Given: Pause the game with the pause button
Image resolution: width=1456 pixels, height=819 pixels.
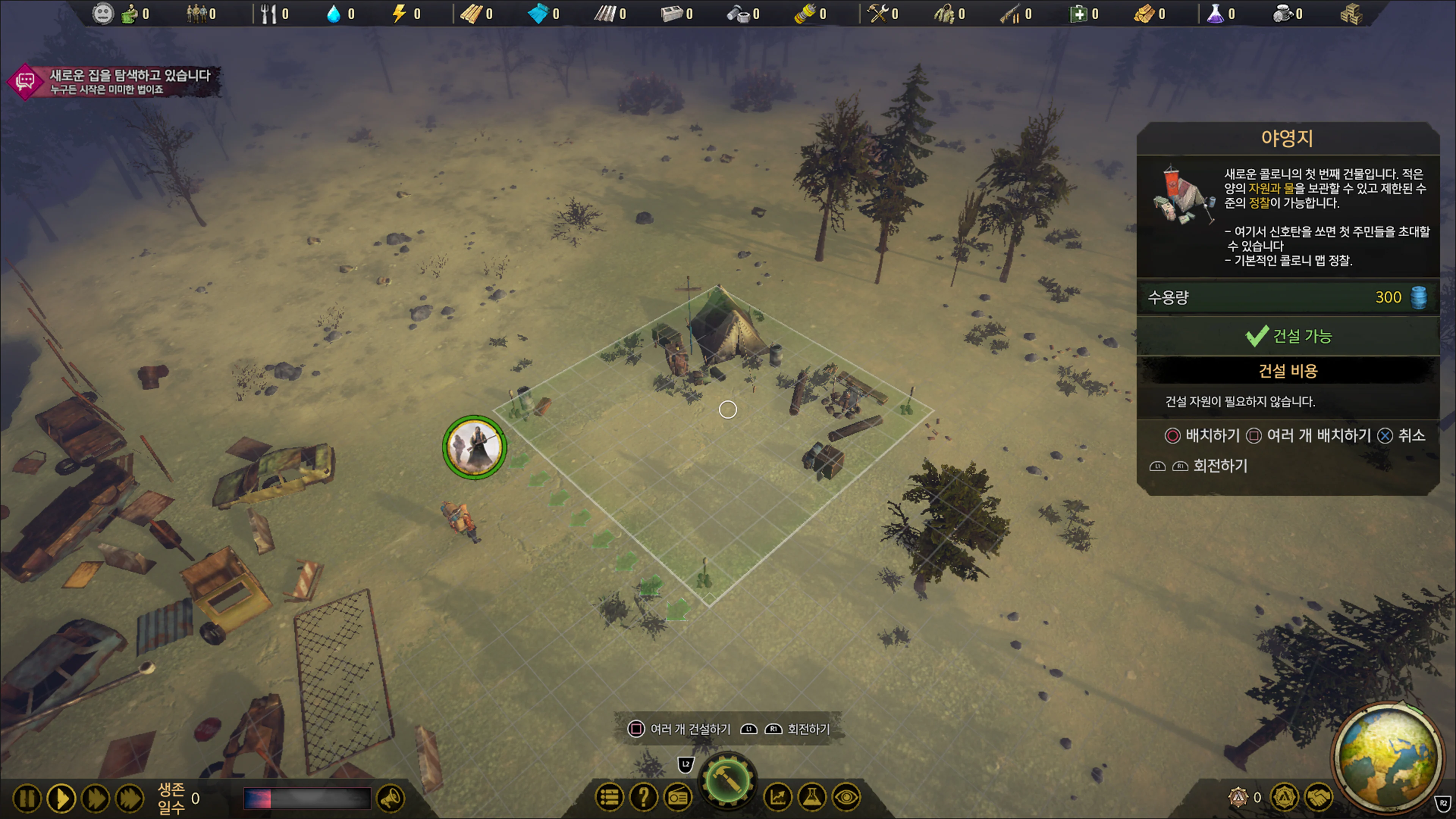Looking at the screenshot, I should (x=27, y=798).
